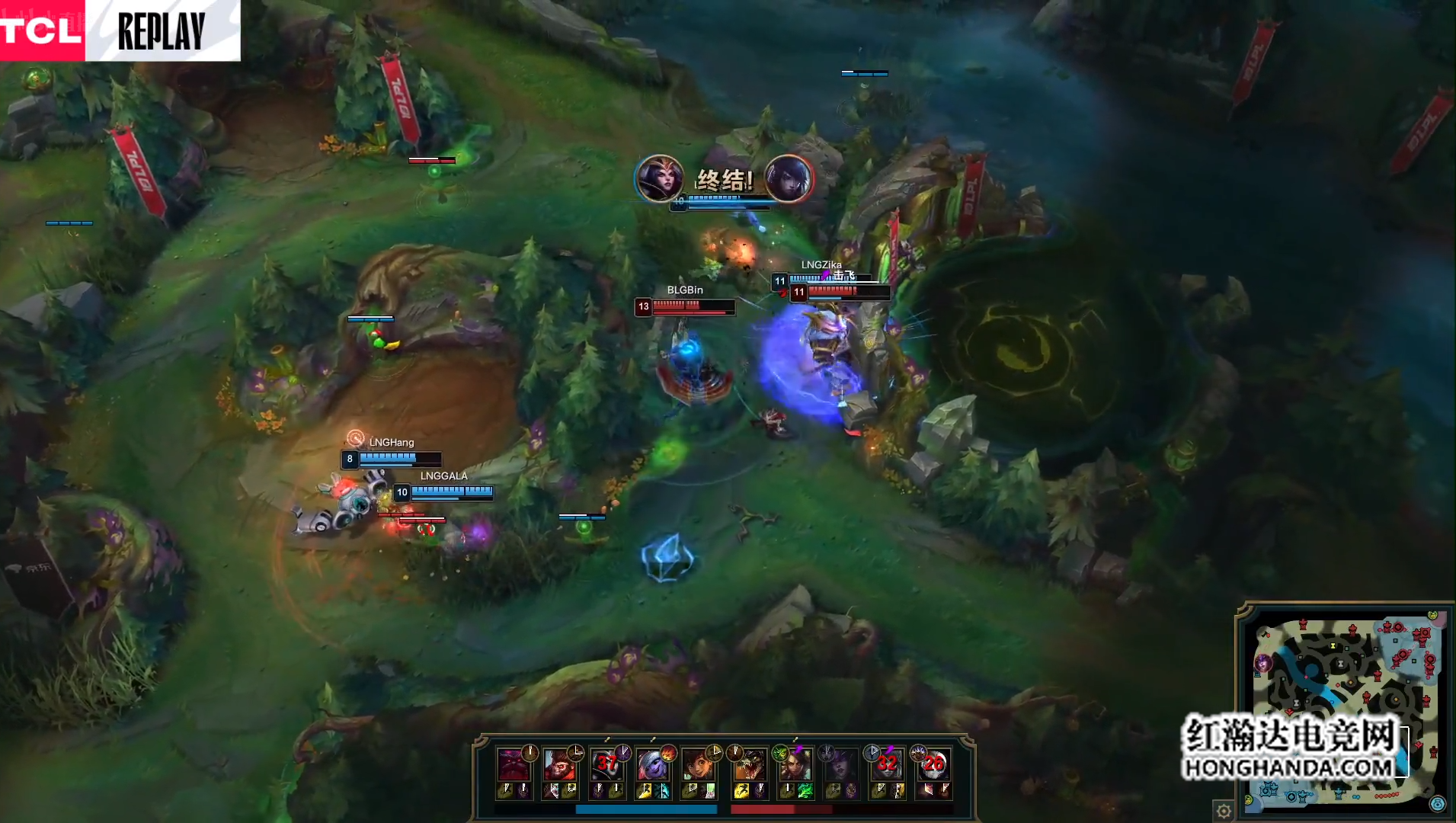Select the portrait with the 32 respawn timer
The height and width of the screenshot is (823, 1456).
coord(887,764)
